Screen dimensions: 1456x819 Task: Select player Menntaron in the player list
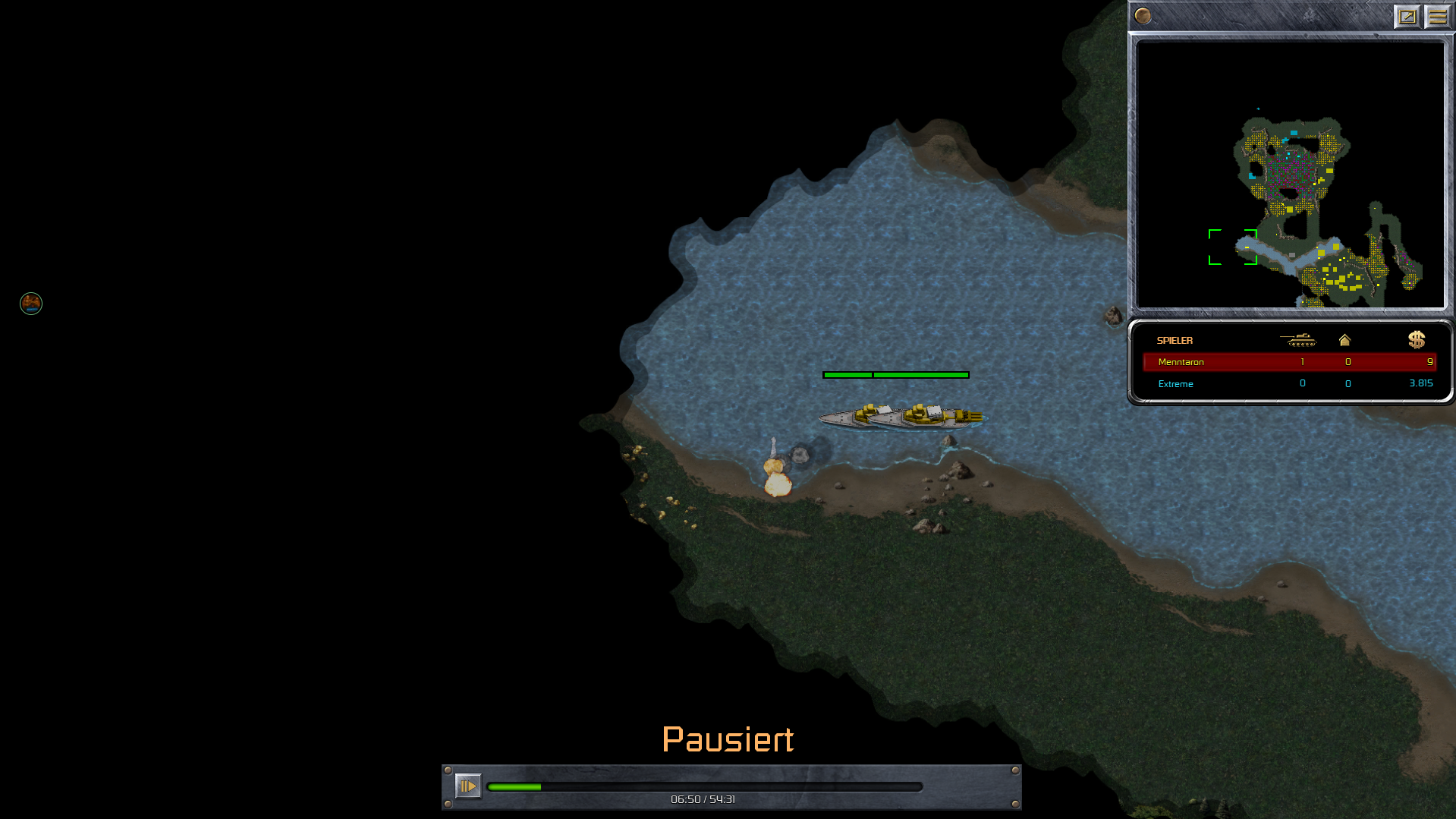[1181, 362]
